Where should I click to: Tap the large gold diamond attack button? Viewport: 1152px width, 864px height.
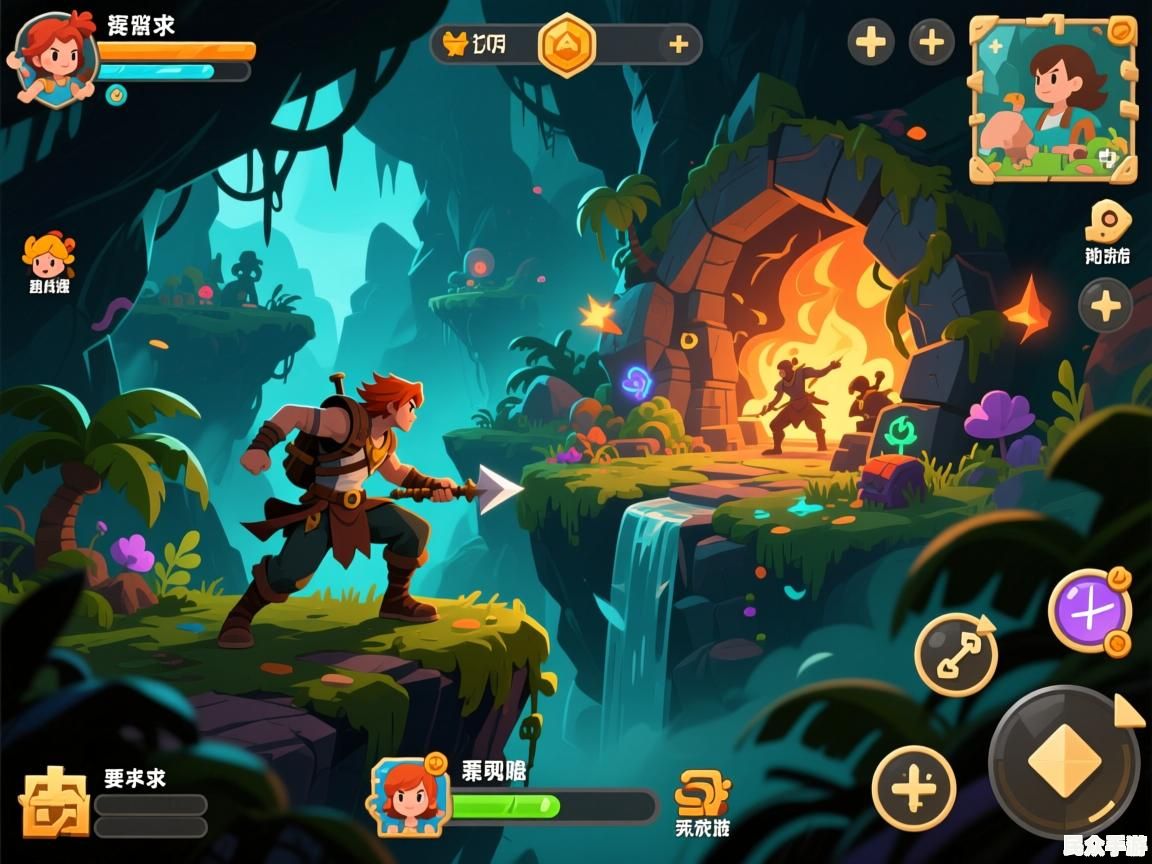point(1063,762)
